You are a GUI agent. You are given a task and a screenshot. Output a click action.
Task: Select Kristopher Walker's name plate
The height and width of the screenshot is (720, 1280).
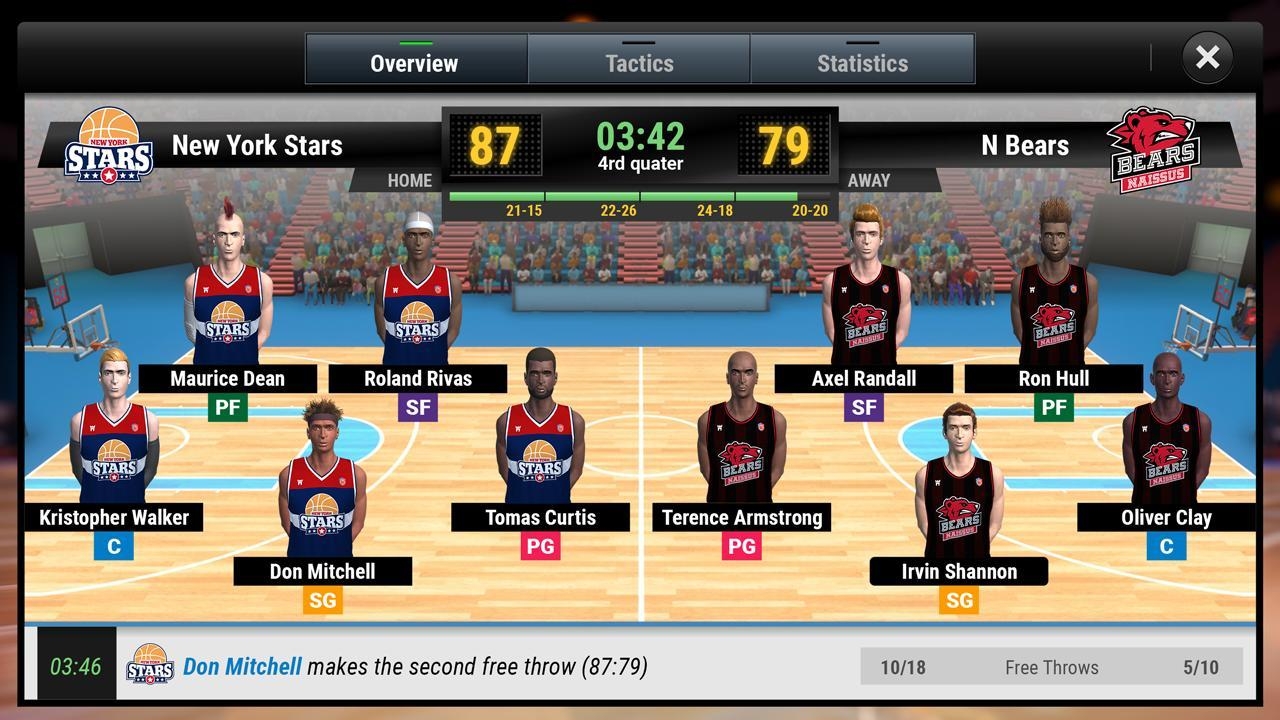coord(114,518)
